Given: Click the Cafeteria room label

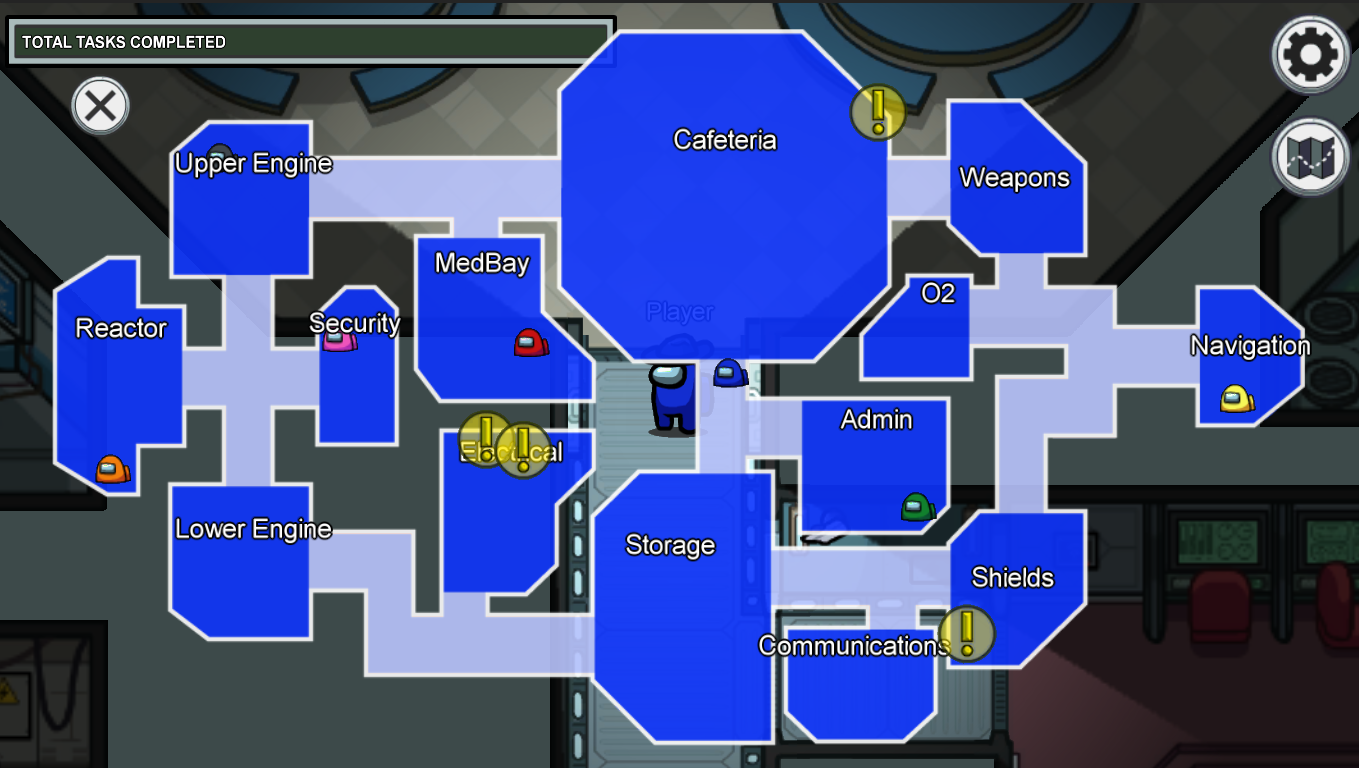Looking at the screenshot, I should (x=726, y=140).
